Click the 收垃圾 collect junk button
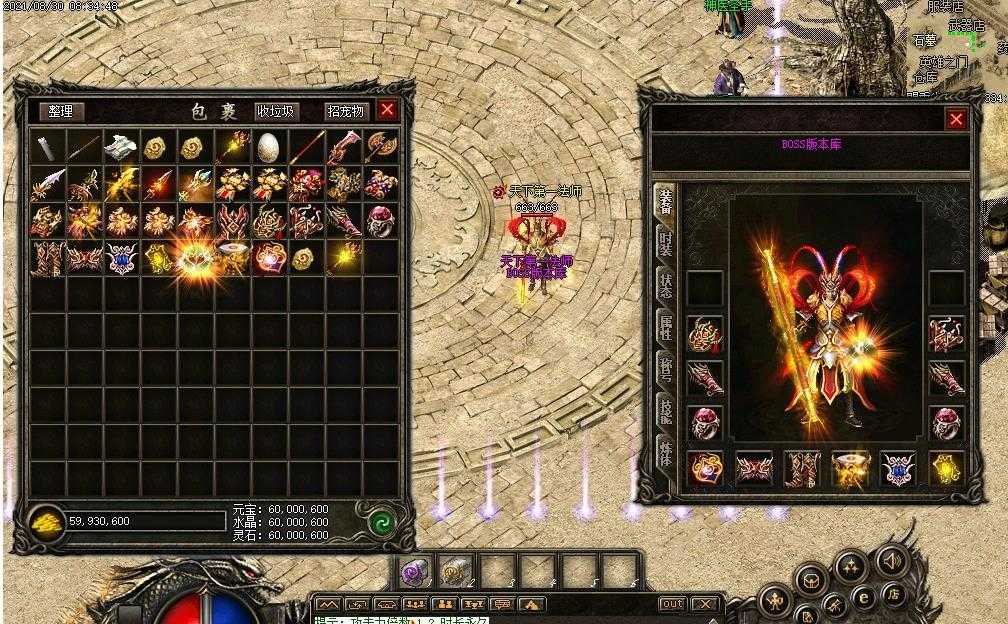 point(276,112)
